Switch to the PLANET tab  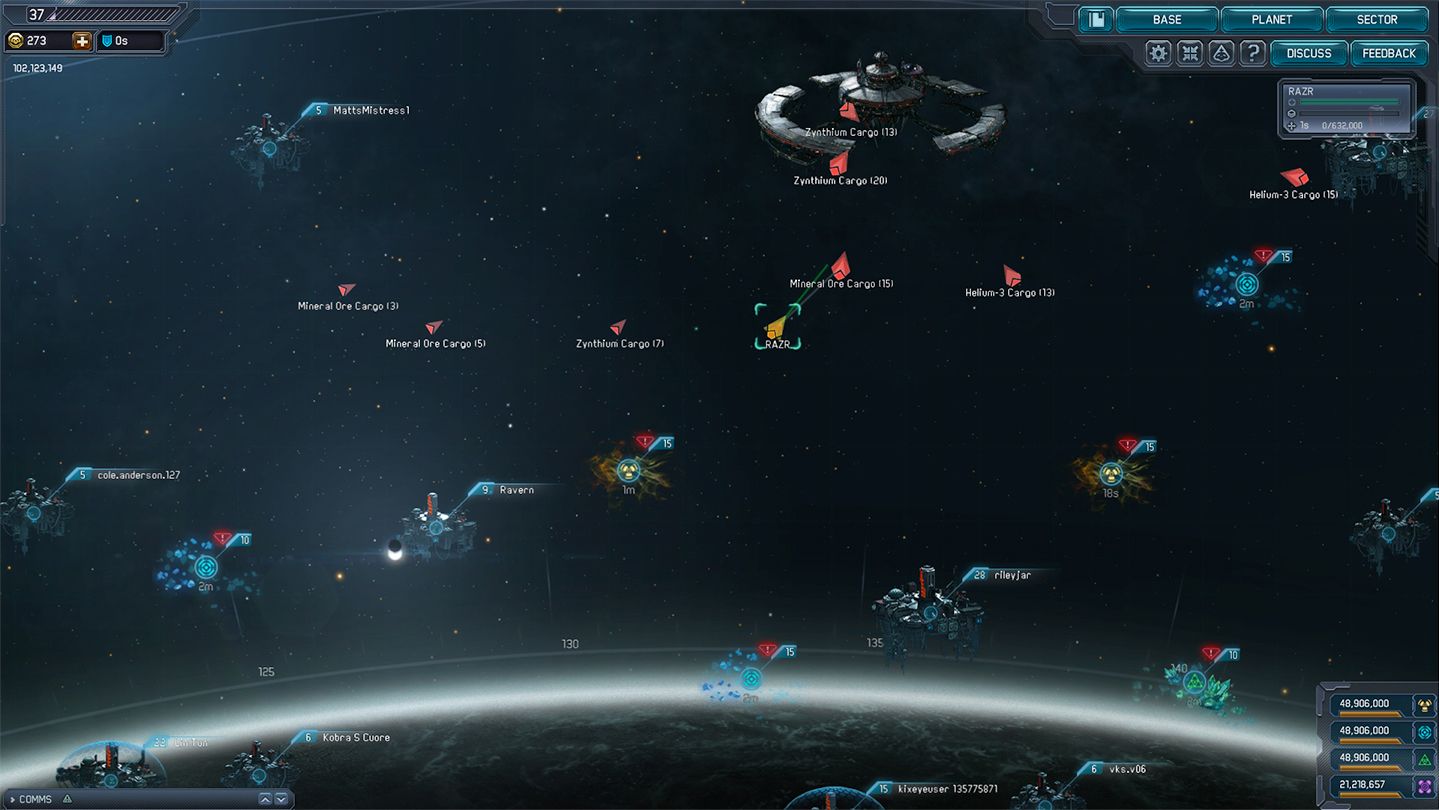point(1271,19)
